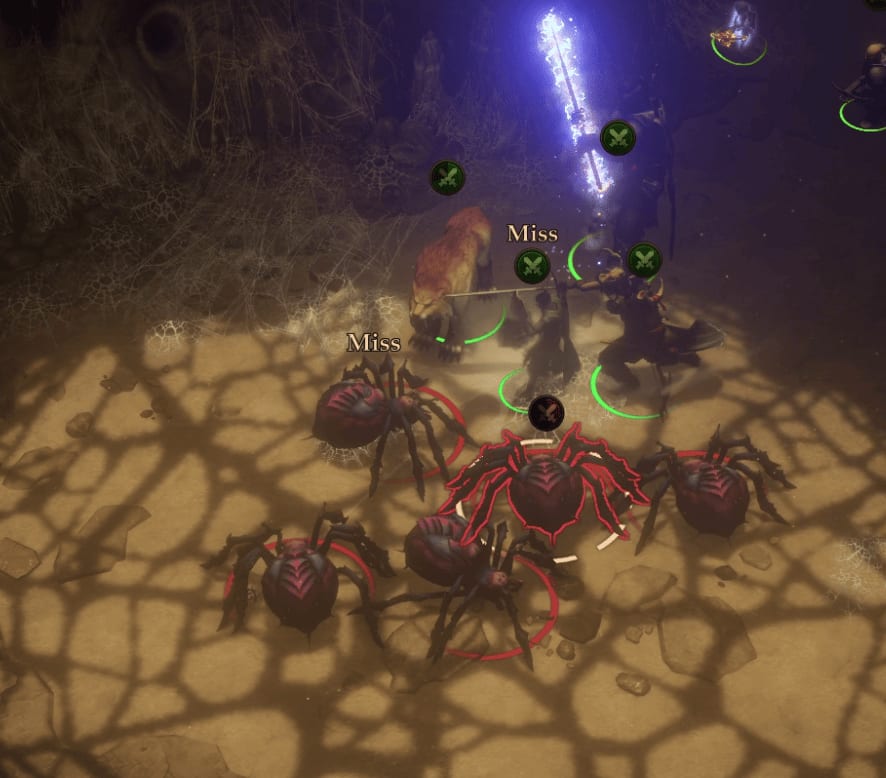
Task: Click the dark crossed-swords marker above the outlined spider
Action: pos(545,412)
